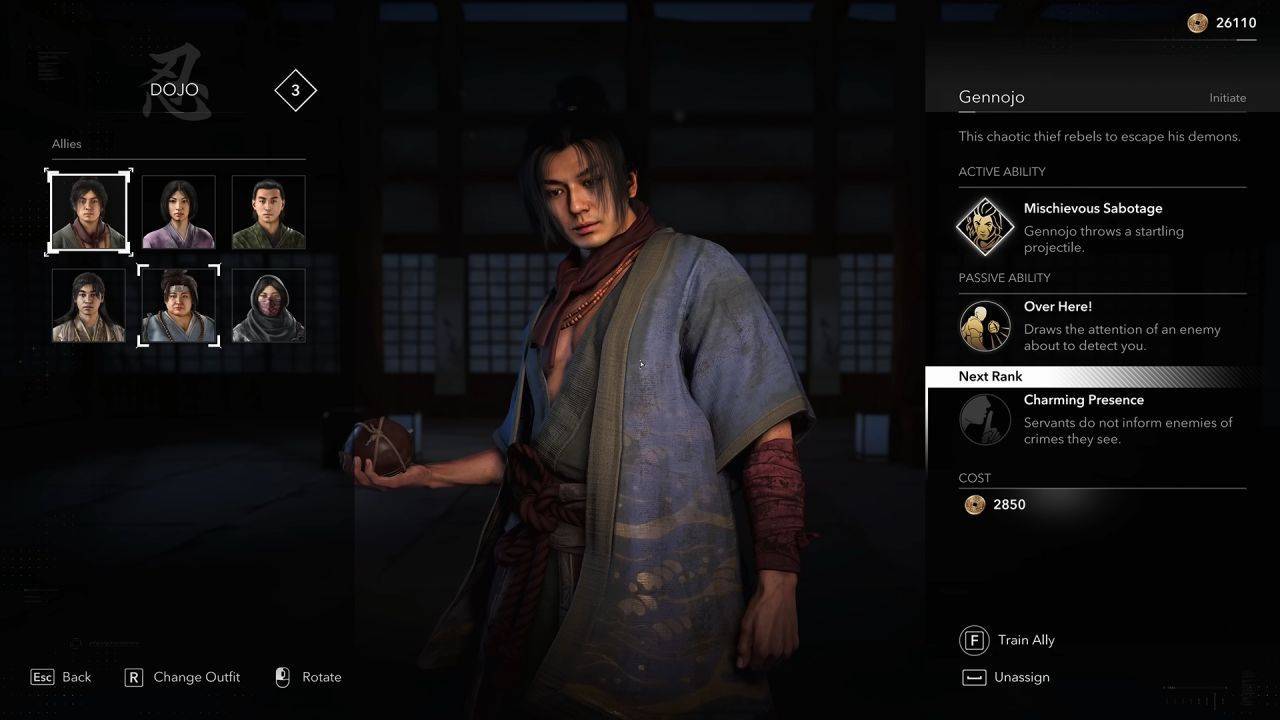Screen dimensions: 1280x720
Task: Select the ally with the topknot hairstyle
Action: click(178, 305)
